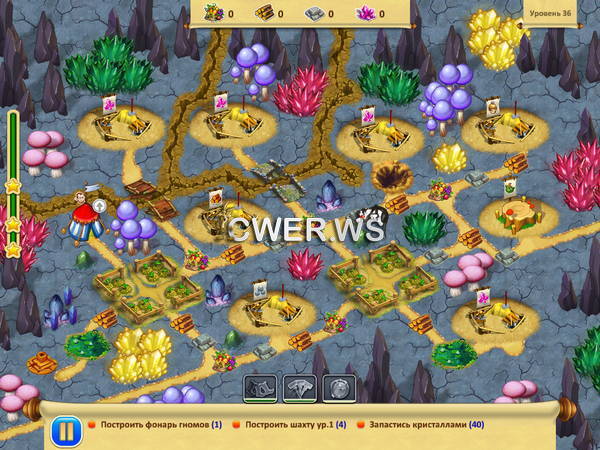Select the objective 'Построить фонарь гномов'
600x450 pixels.
click(x=157, y=425)
